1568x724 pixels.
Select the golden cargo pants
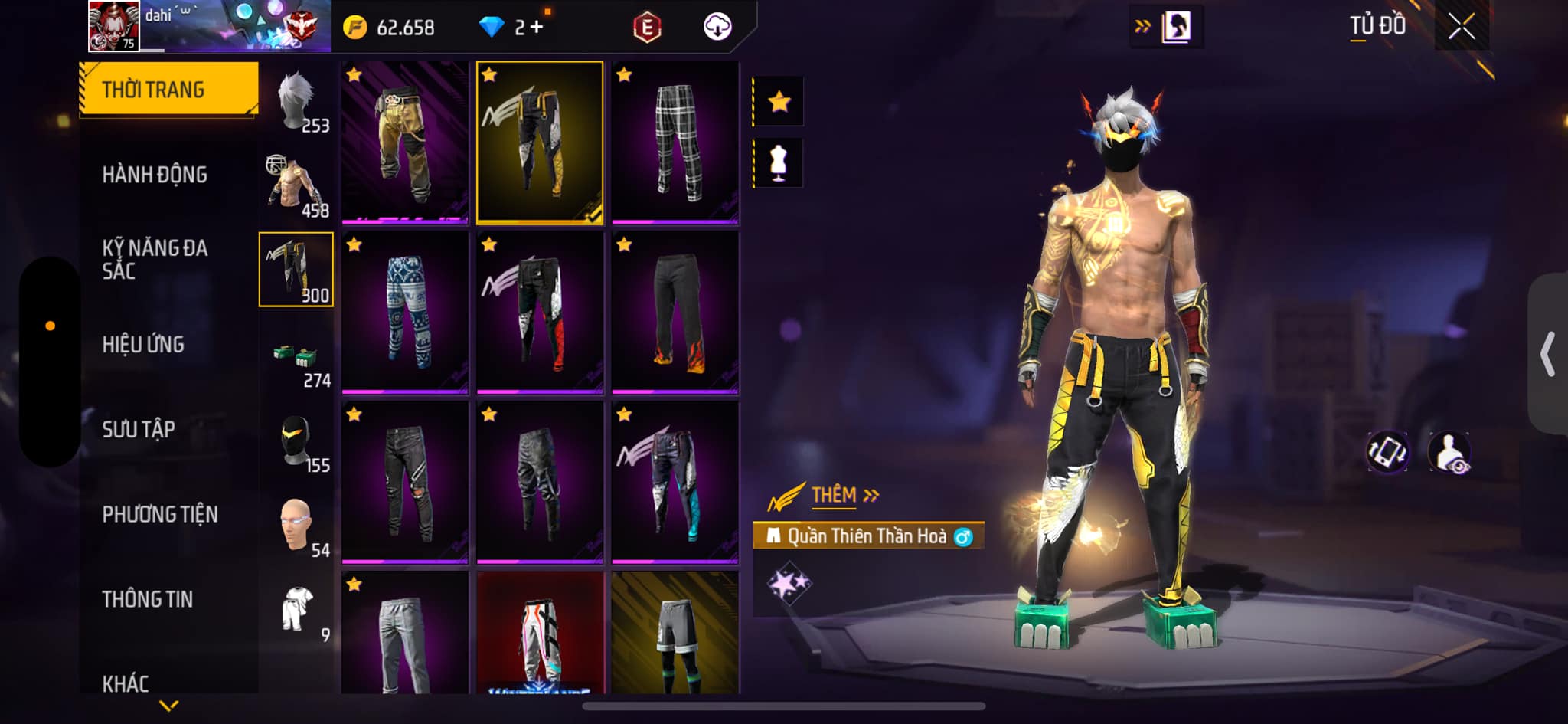coord(405,143)
